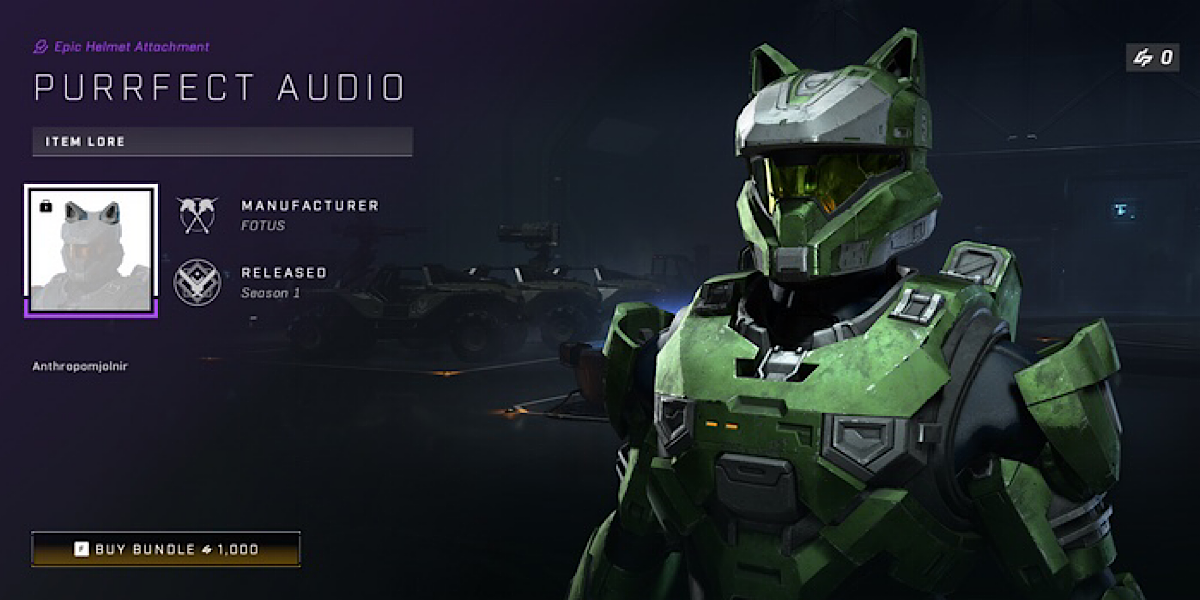This screenshot has height=600, width=1200.
Task: Open the Item Lore section
Action: click(222, 142)
